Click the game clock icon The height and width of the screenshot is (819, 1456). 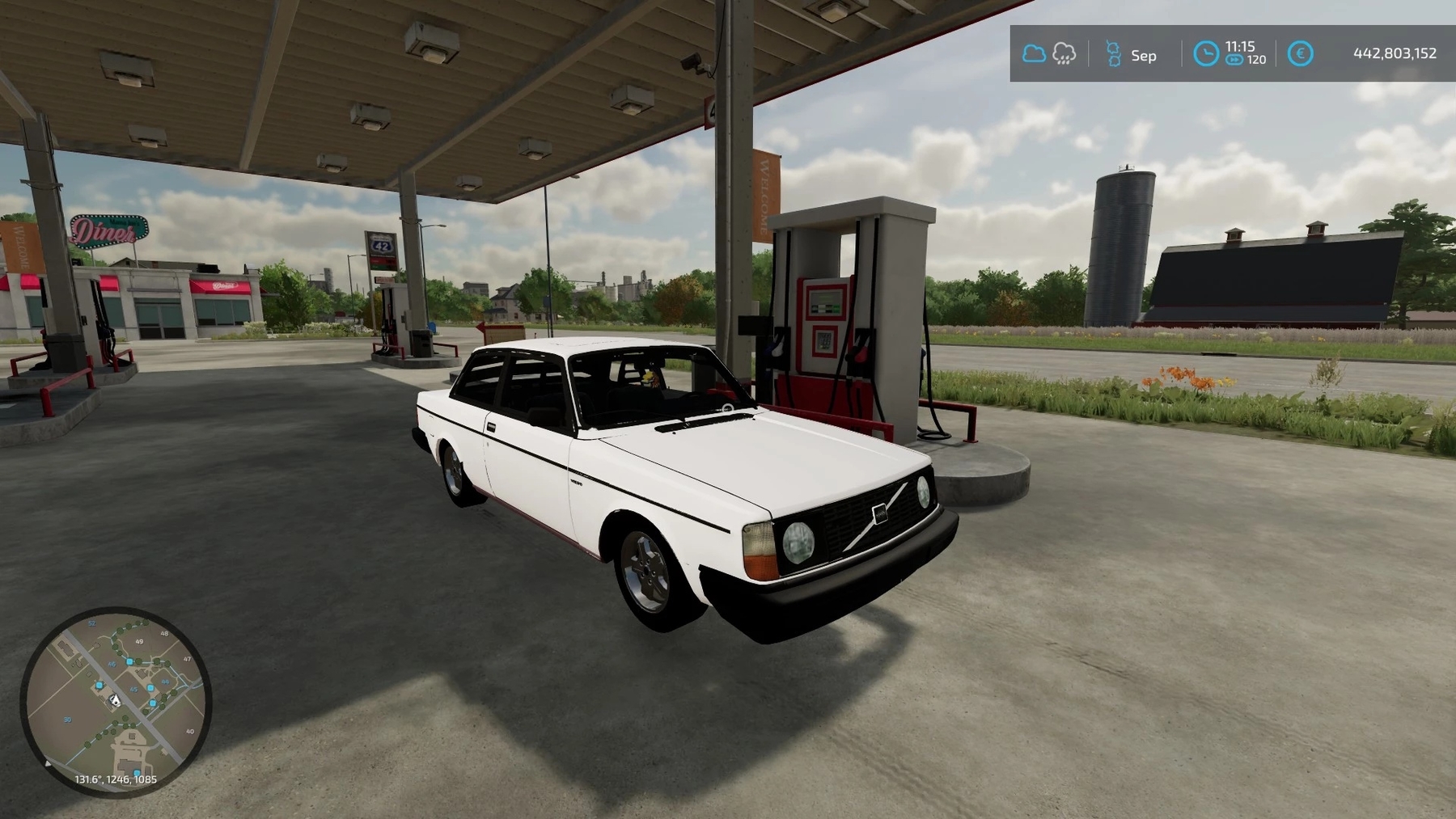click(x=1205, y=54)
